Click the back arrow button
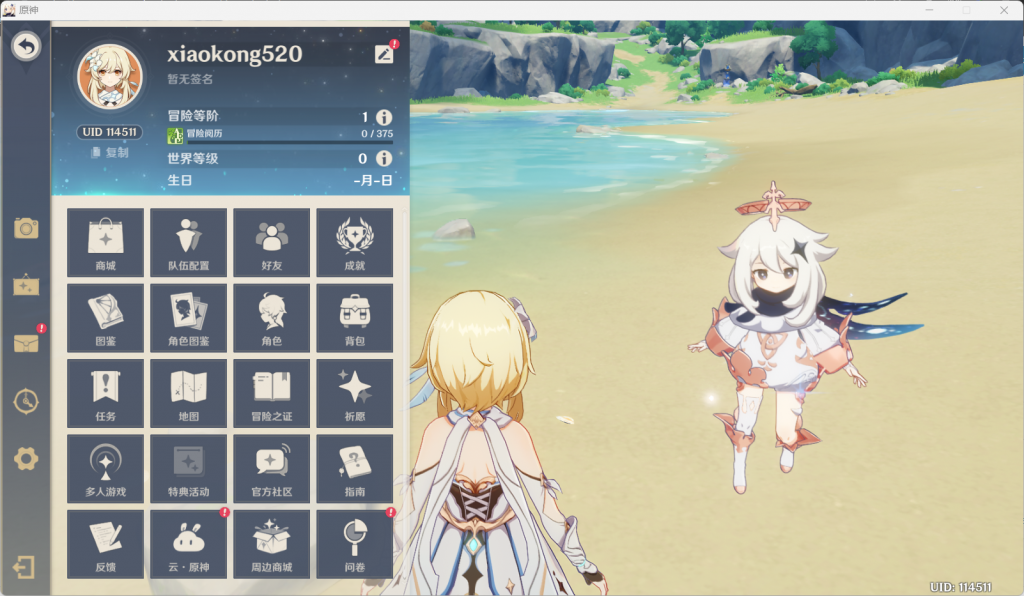Screen dimensions: 1024x596 coord(26,46)
